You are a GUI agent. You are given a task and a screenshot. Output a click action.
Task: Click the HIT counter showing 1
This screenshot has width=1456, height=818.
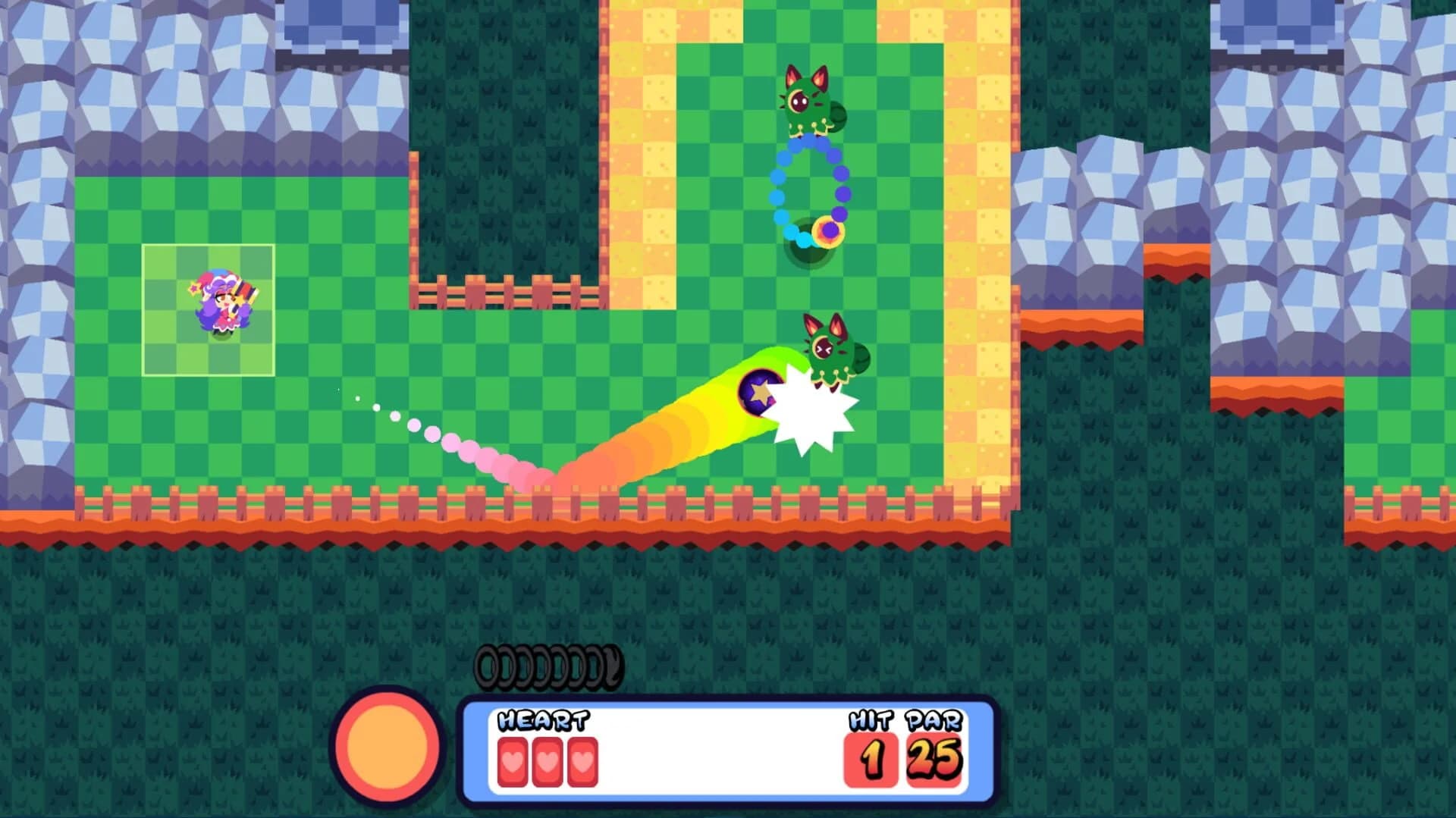click(x=871, y=757)
